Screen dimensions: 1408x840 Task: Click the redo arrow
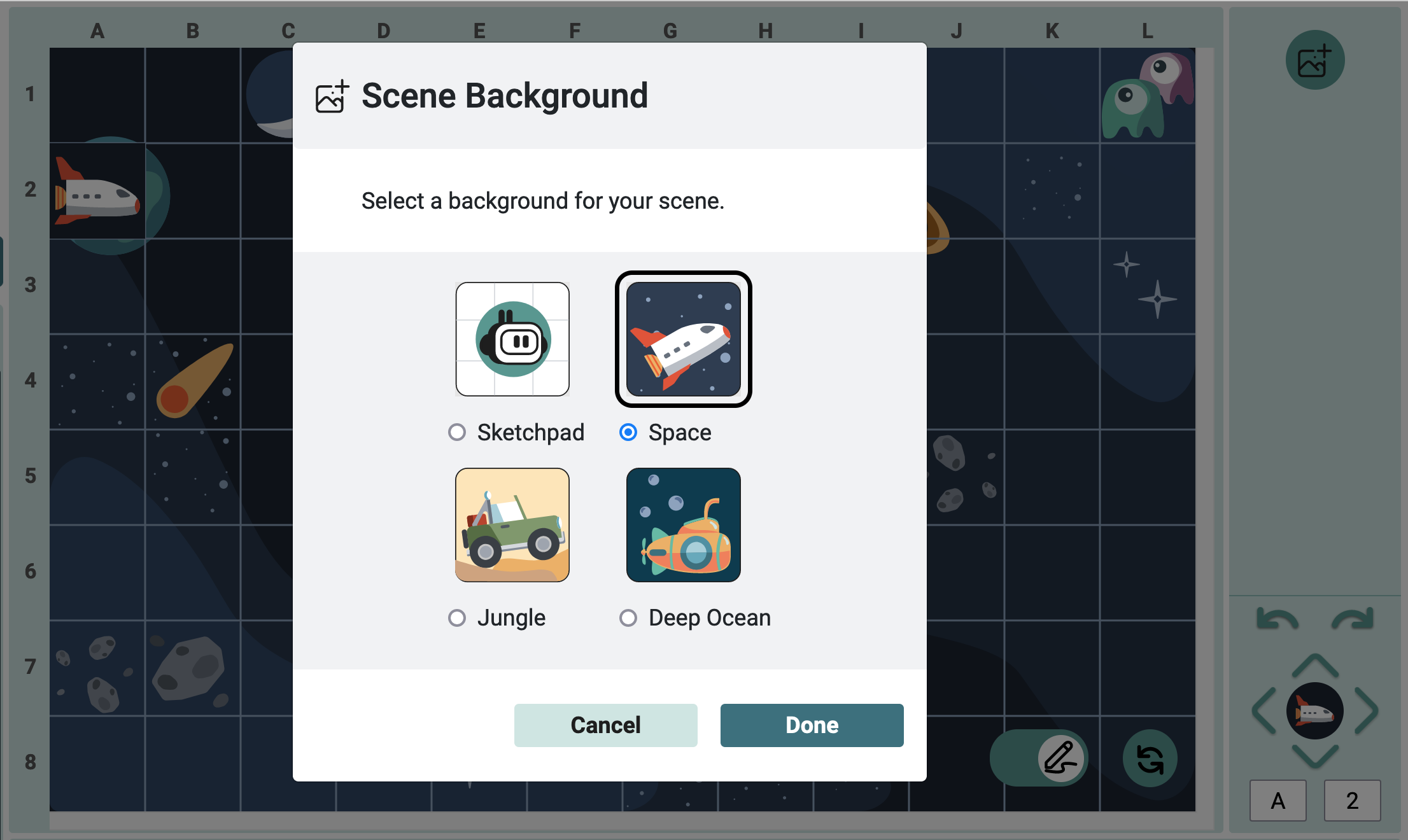(x=1352, y=617)
